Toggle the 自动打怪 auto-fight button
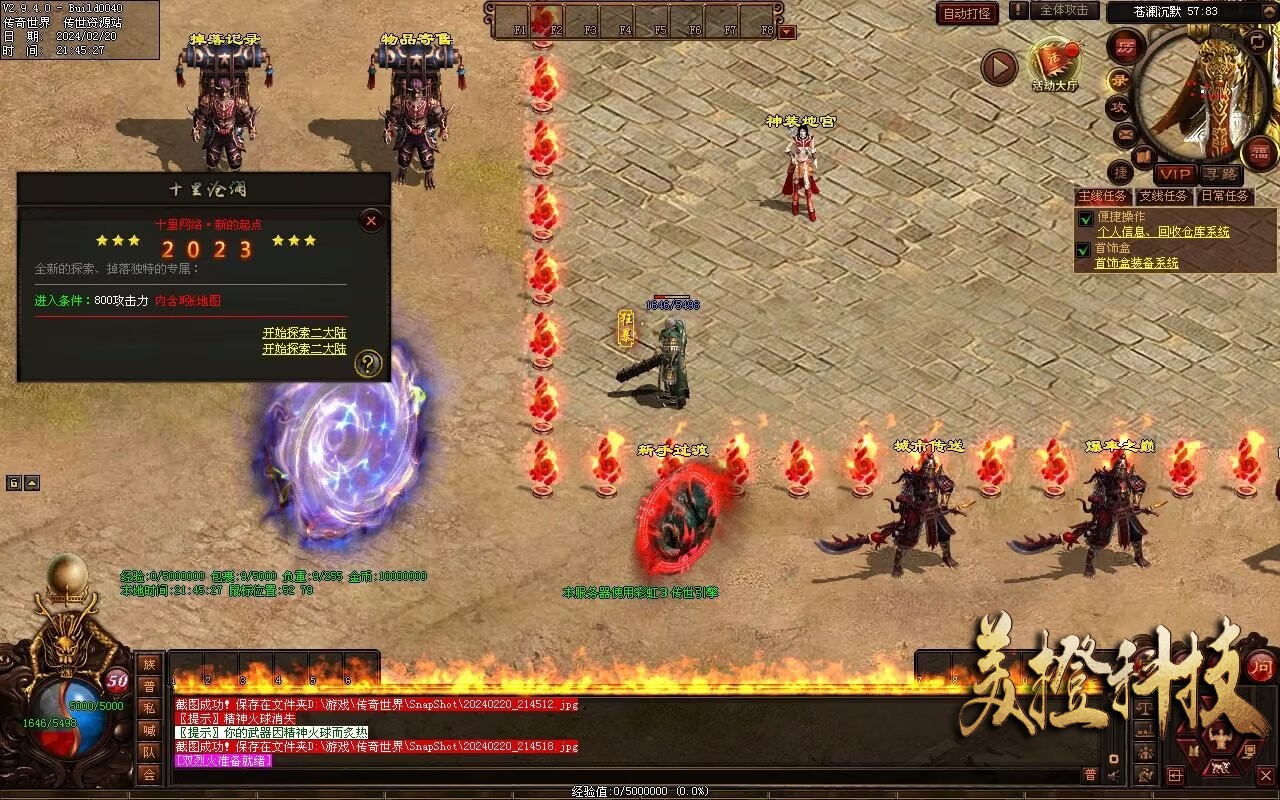 coord(967,13)
